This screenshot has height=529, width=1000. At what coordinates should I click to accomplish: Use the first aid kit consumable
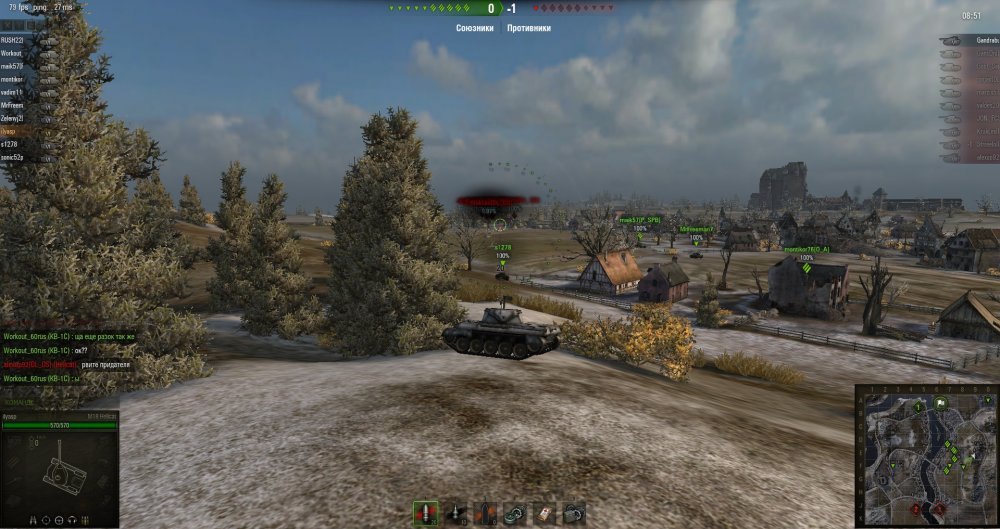coord(544,513)
